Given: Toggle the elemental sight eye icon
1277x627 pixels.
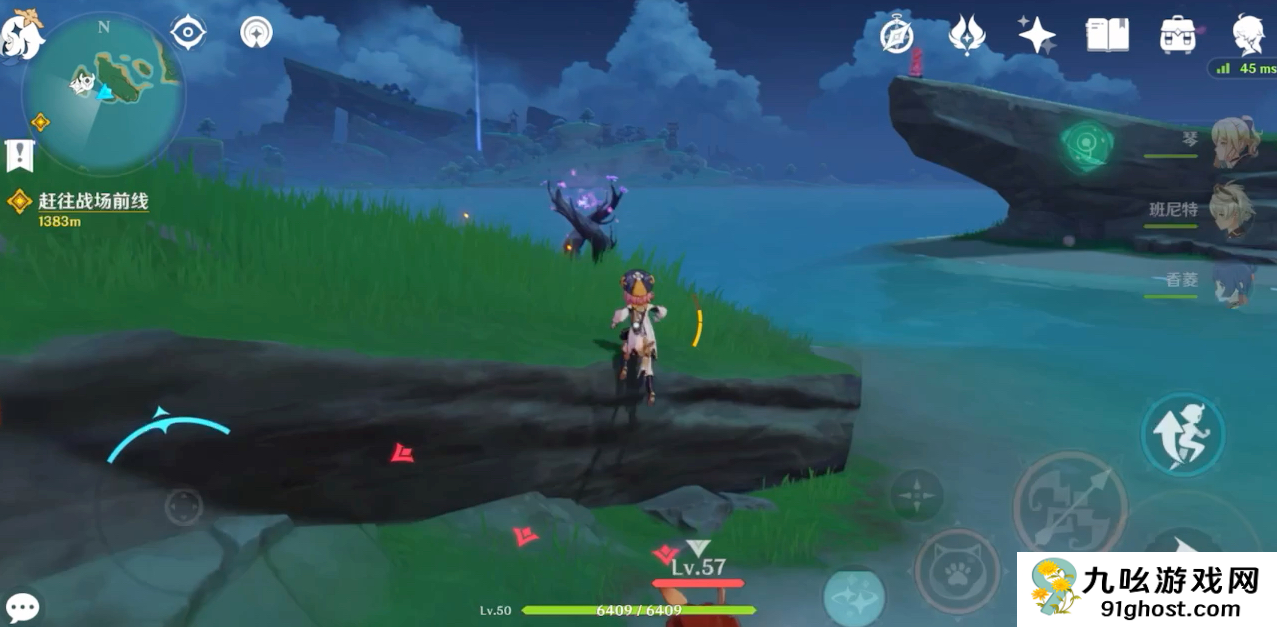Looking at the screenshot, I should [188, 33].
